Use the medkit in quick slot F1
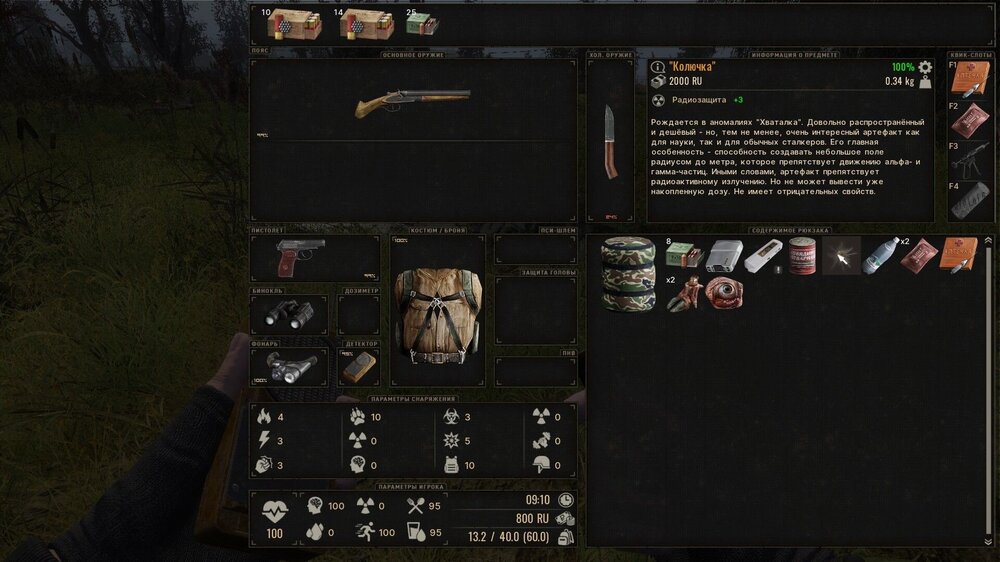The image size is (1000, 562). (968, 81)
